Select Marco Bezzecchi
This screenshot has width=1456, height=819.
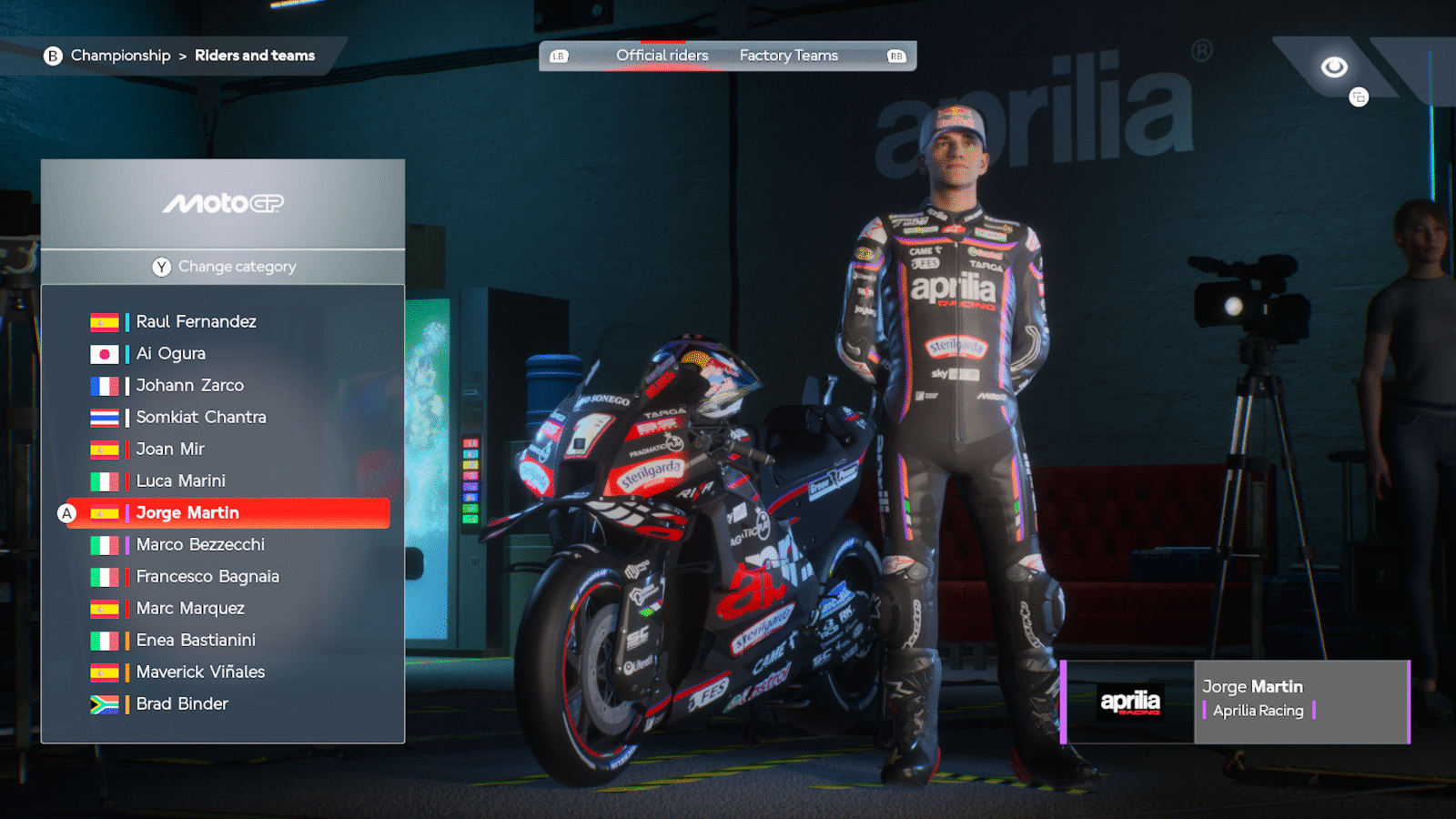[200, 545]
